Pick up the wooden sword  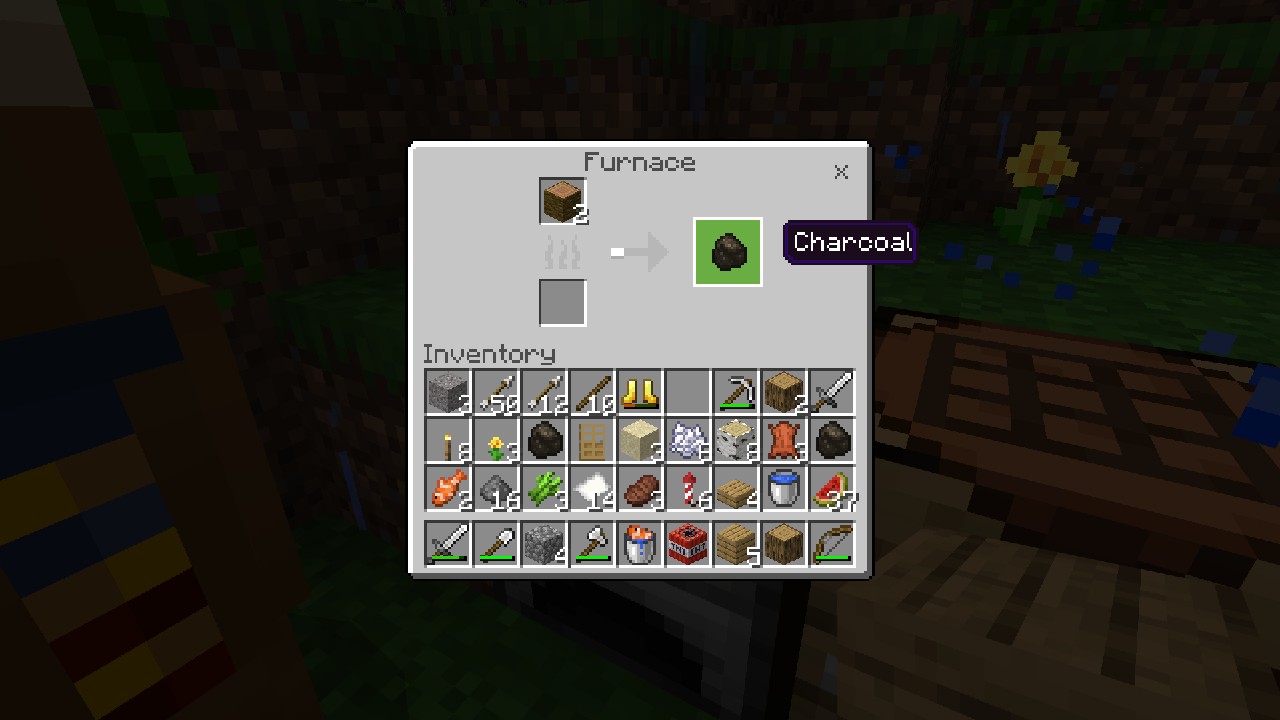pos(447,543)
